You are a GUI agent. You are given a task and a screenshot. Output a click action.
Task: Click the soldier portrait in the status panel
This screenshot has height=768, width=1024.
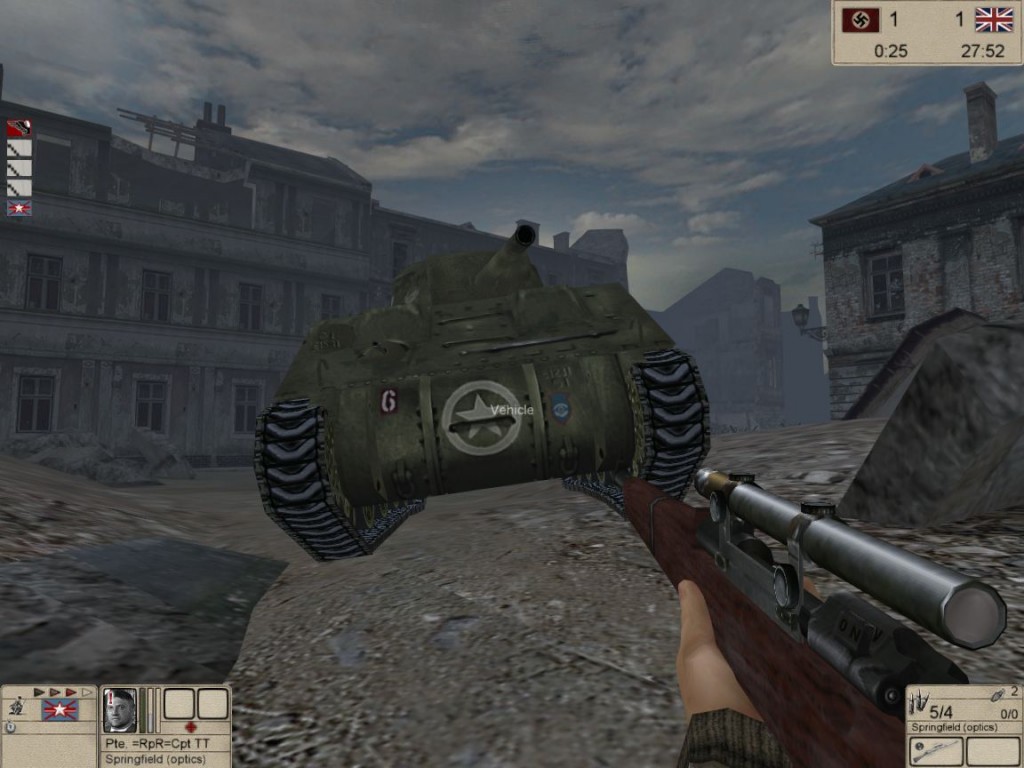(120, 709)
